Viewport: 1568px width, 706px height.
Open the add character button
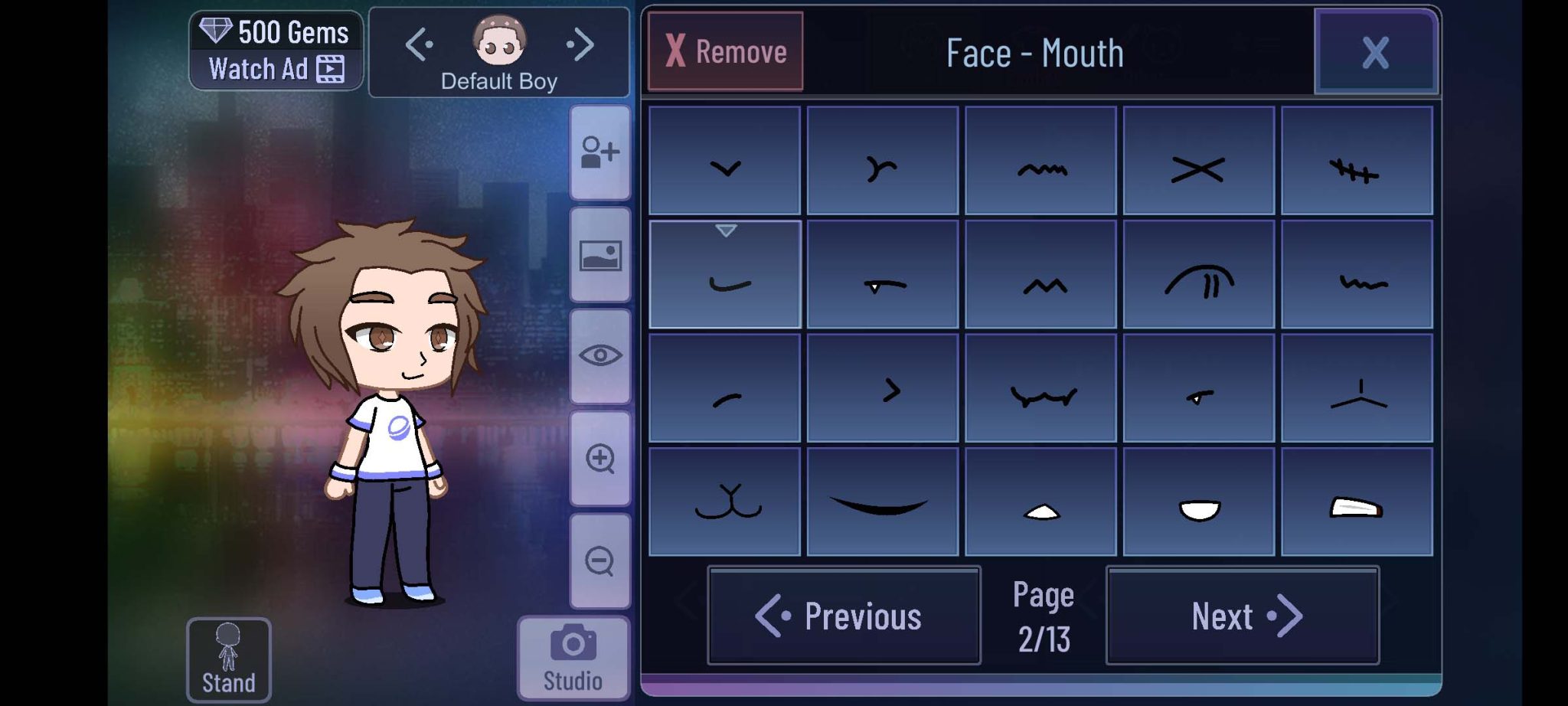click(600, 152)
